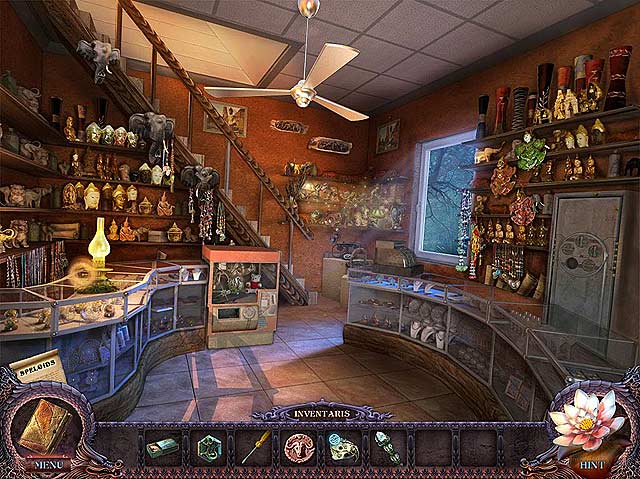640x479 pixels.
Task: Select the green box inventory item
Action: [162, 448]
